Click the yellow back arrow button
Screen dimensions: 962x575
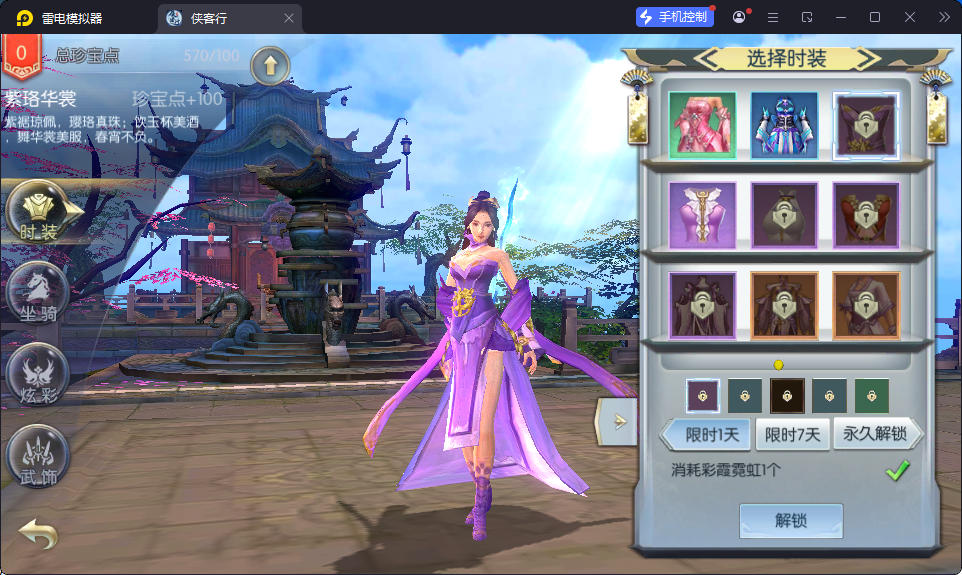[x=38, y=534]
